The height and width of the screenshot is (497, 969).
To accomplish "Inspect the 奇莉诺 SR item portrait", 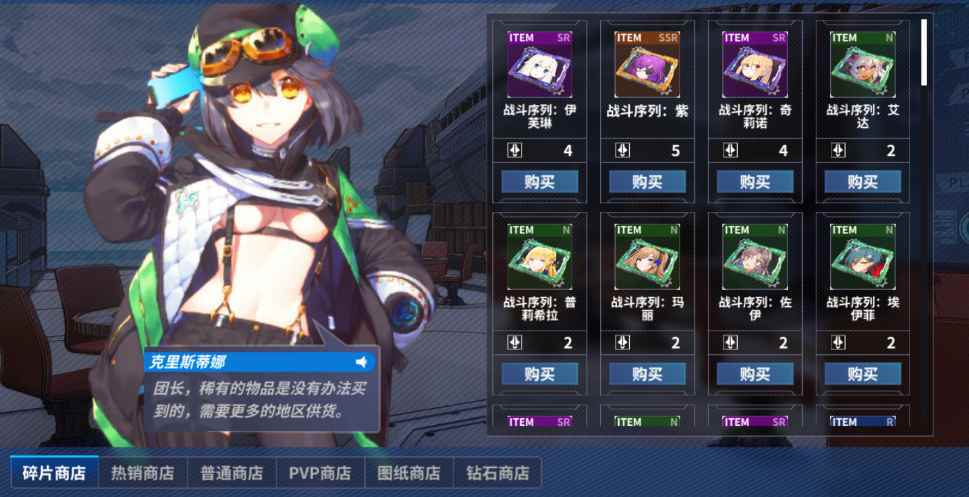I will [x=755, y=64].
